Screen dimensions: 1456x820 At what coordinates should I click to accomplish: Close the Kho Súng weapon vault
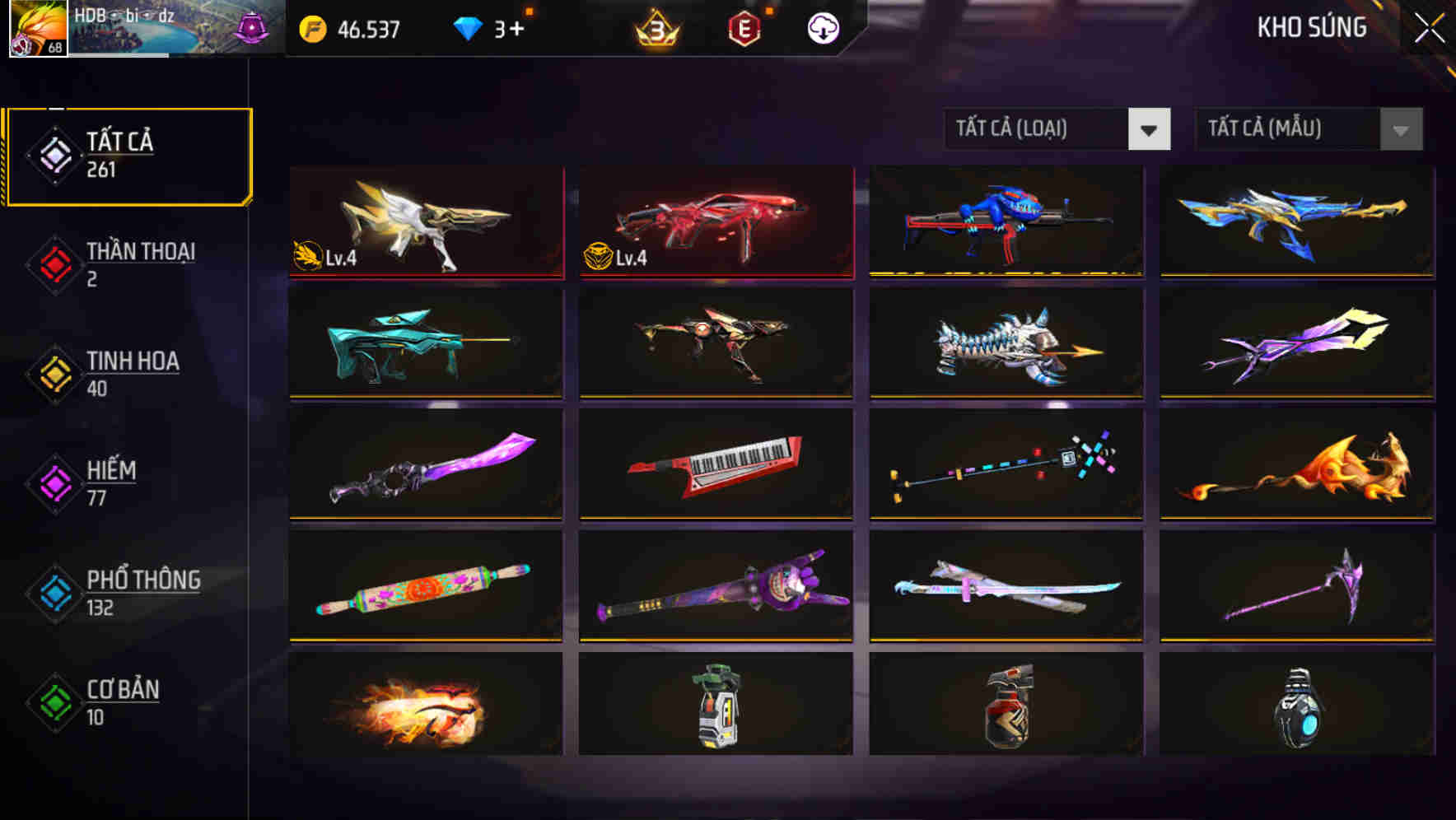point(1430,26)
